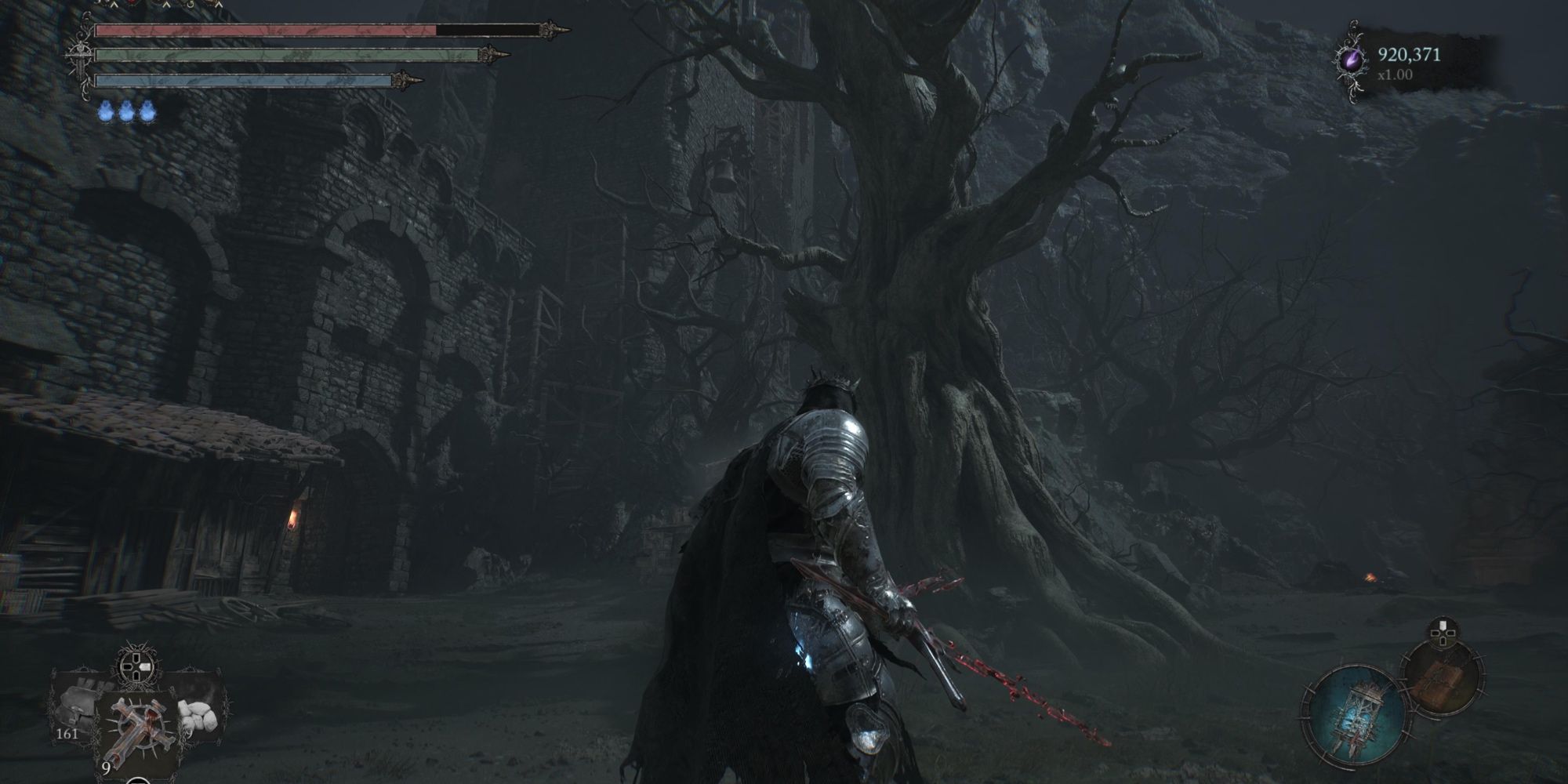This screenshot has width=1568, height=784.
Task: Toggle the third blue healing charge orb
Action: (147, 112)
